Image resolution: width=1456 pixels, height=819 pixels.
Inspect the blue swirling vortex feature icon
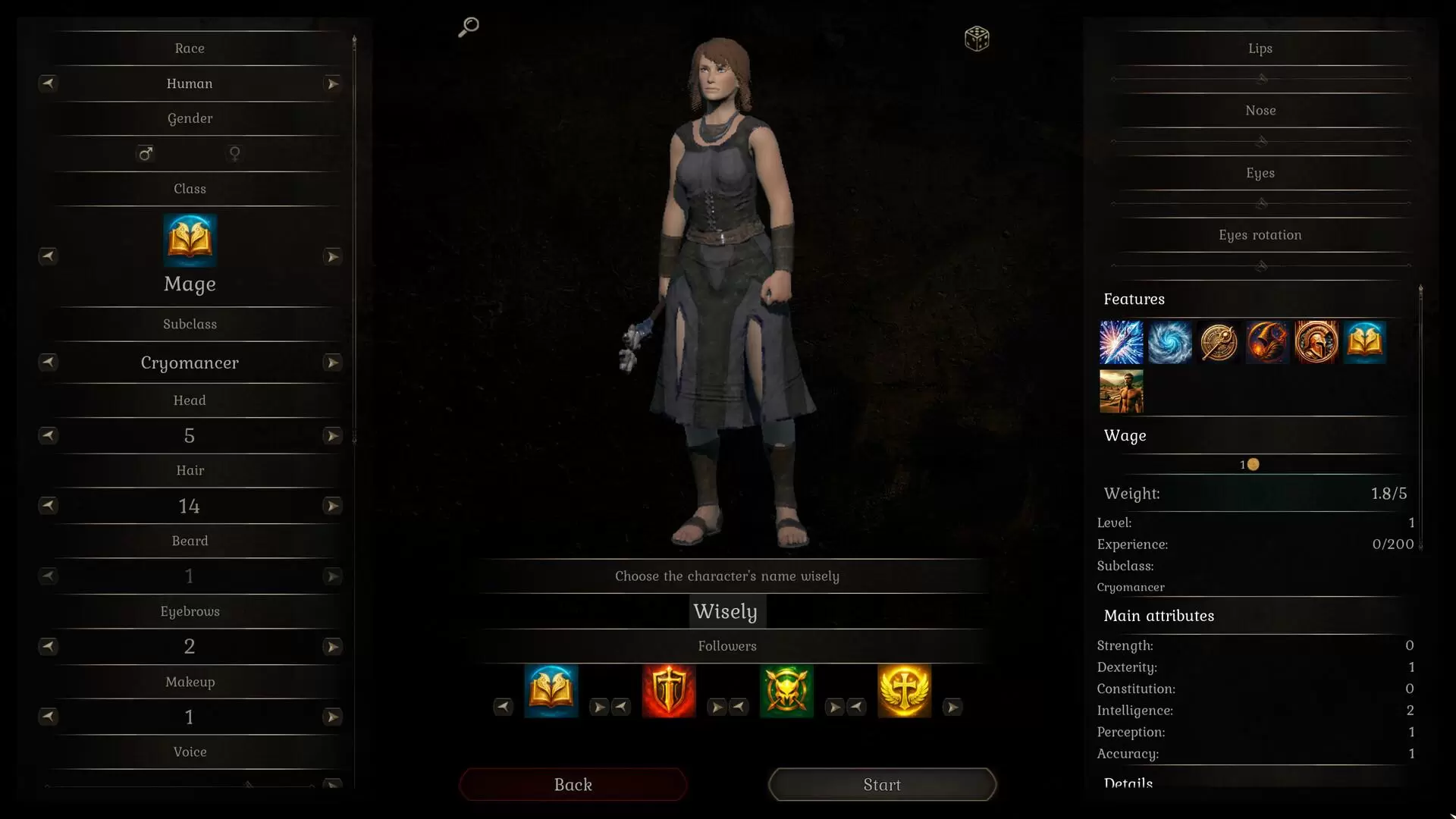1170,342
